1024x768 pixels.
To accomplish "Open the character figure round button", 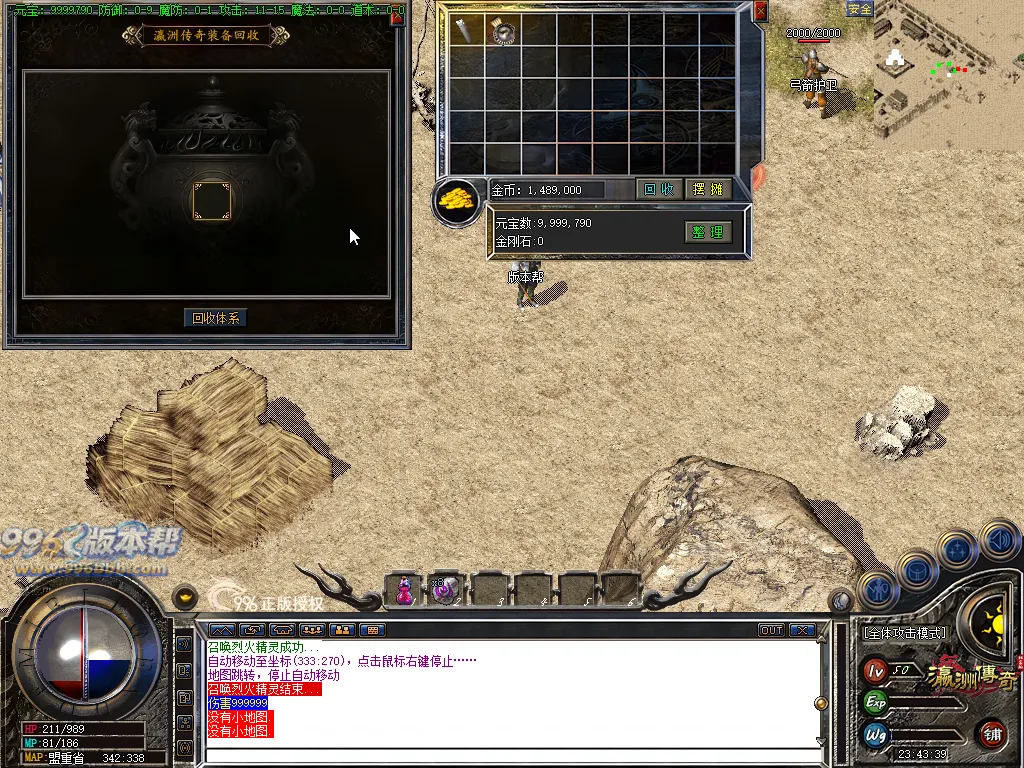I will (x=879, y=589).
